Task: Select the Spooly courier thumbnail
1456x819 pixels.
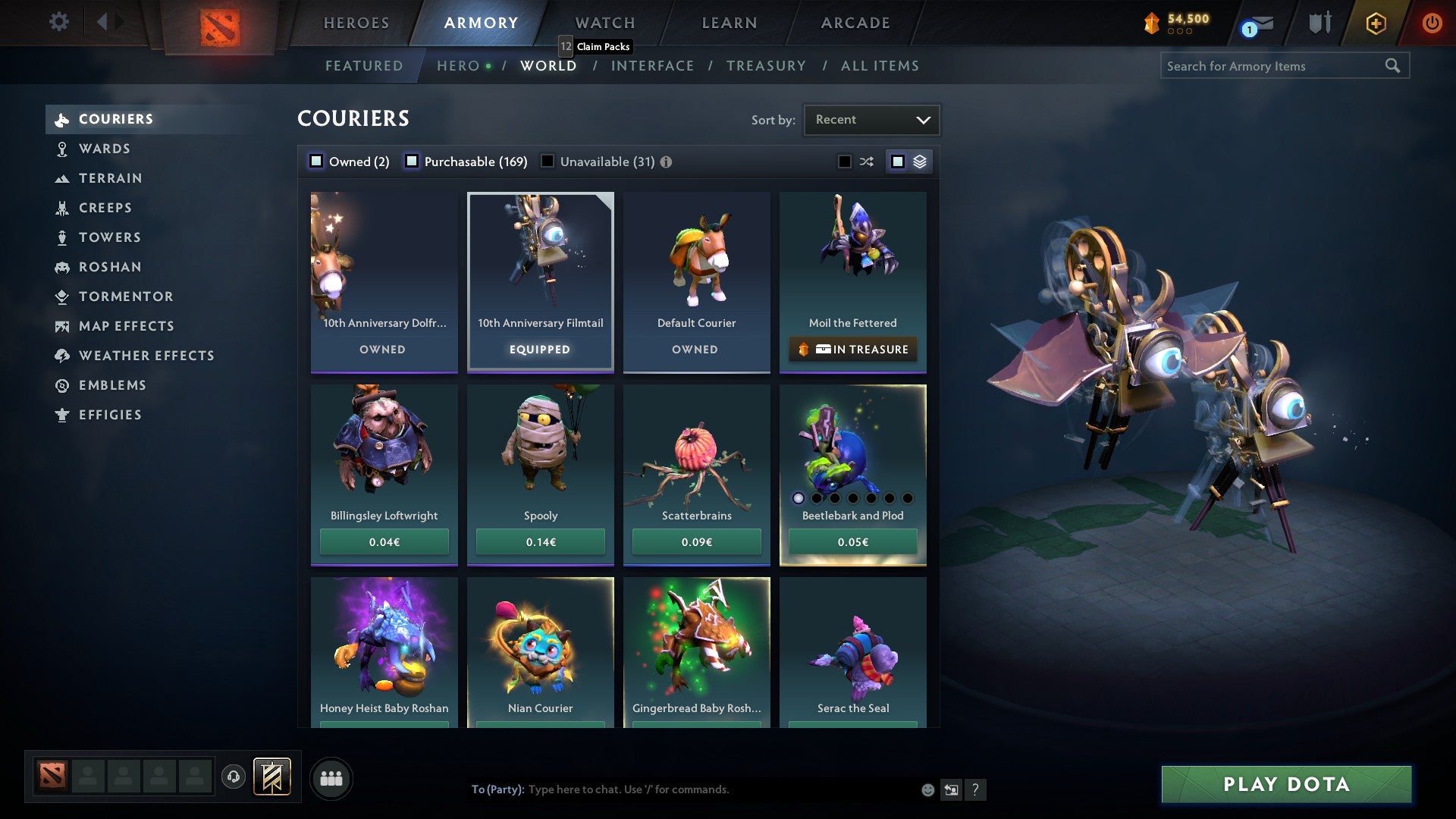Action: (x=540, y=447)
